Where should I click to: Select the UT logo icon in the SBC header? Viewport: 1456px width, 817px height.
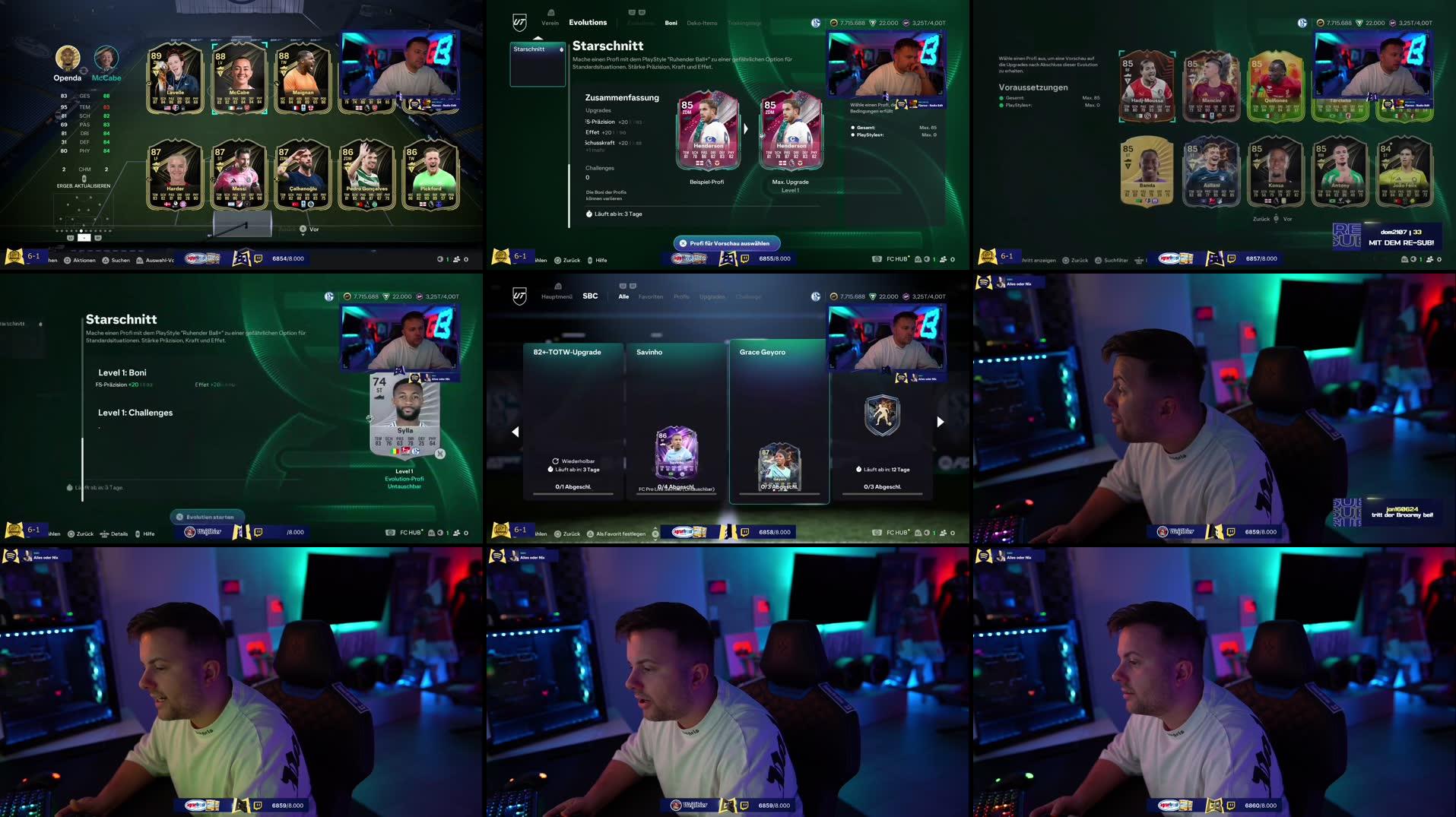(x=519, y=296)
